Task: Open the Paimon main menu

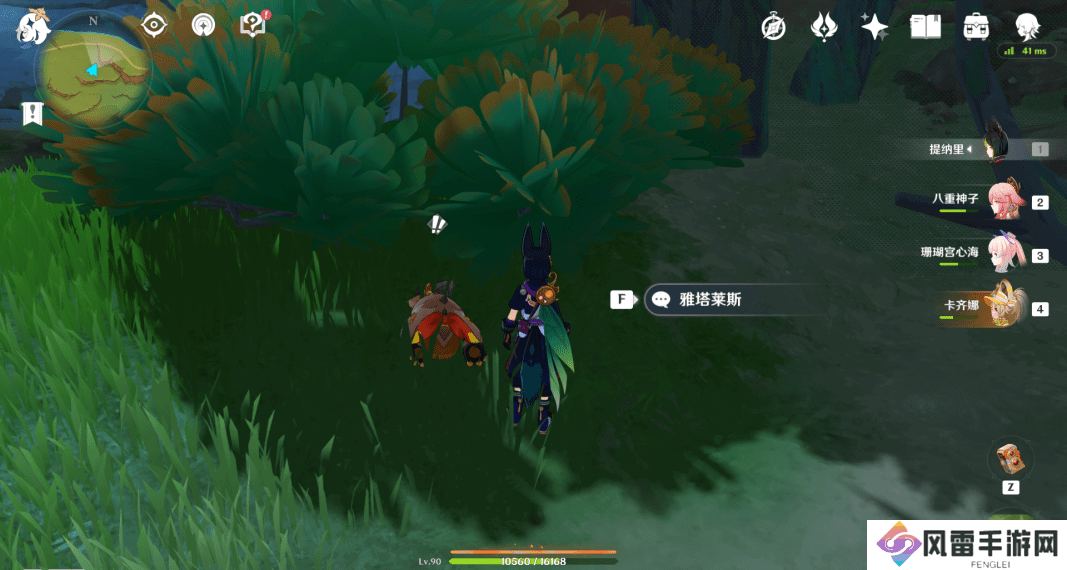Action: tap(32, 27)
